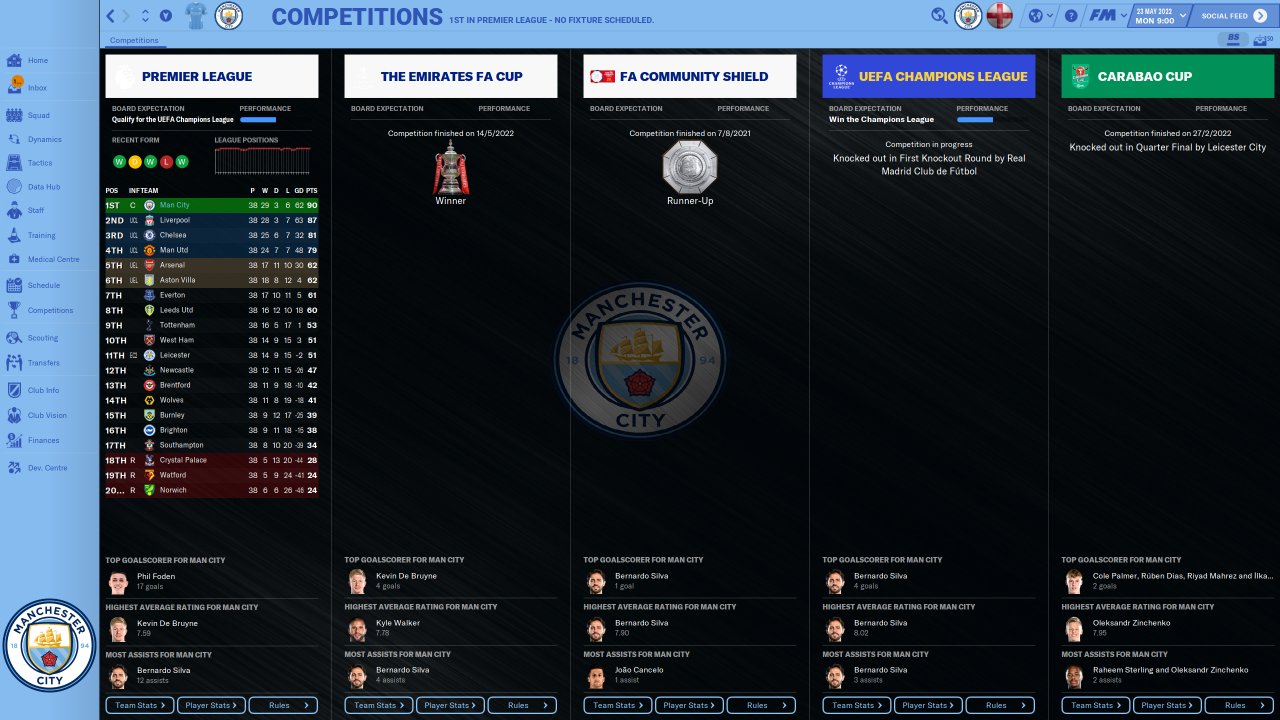1280x720 pixels.
Task: Open the FM menu dropdown
Action: [x=1107, y=16]
